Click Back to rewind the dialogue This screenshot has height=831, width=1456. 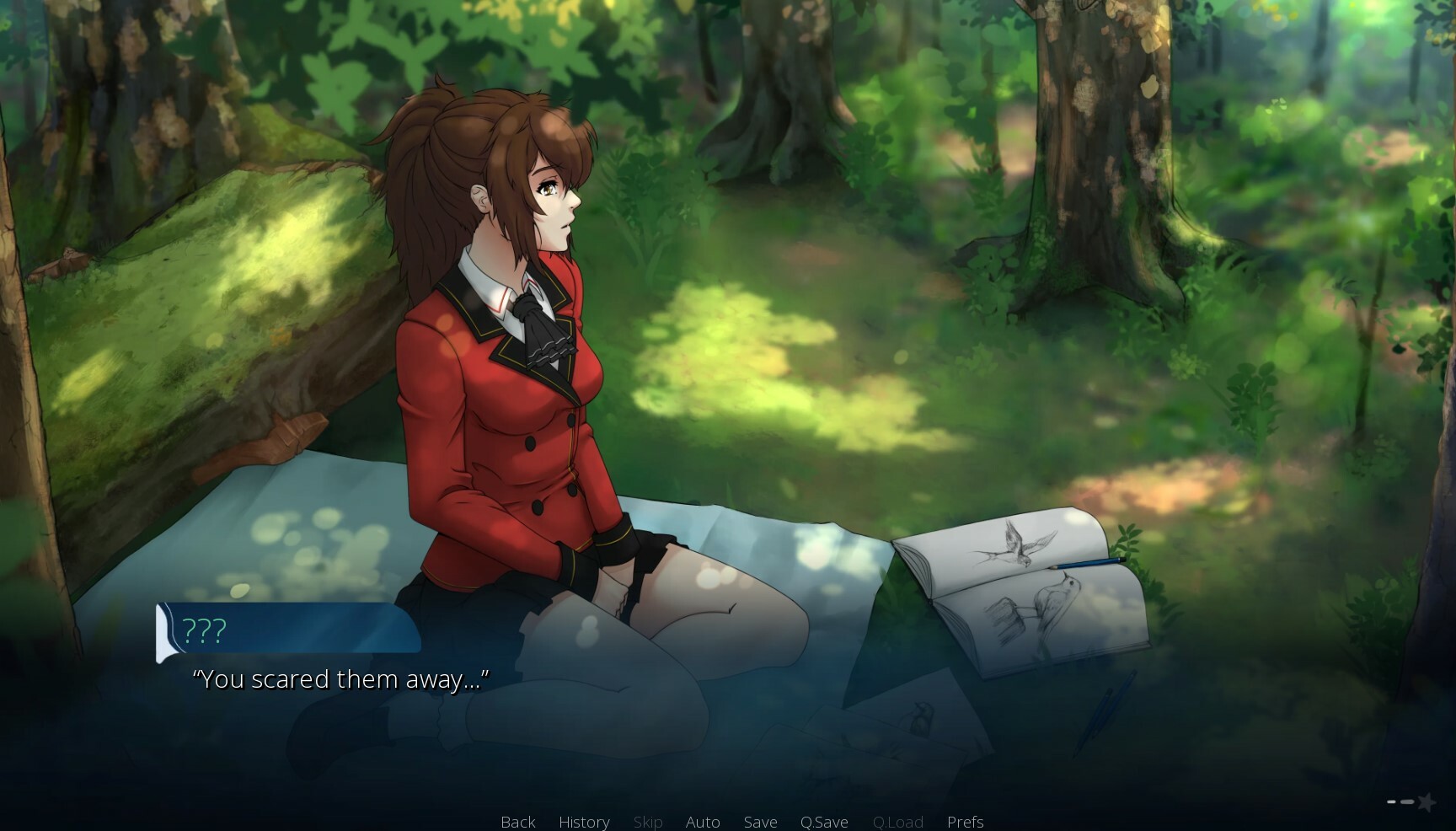coord(517,822)
